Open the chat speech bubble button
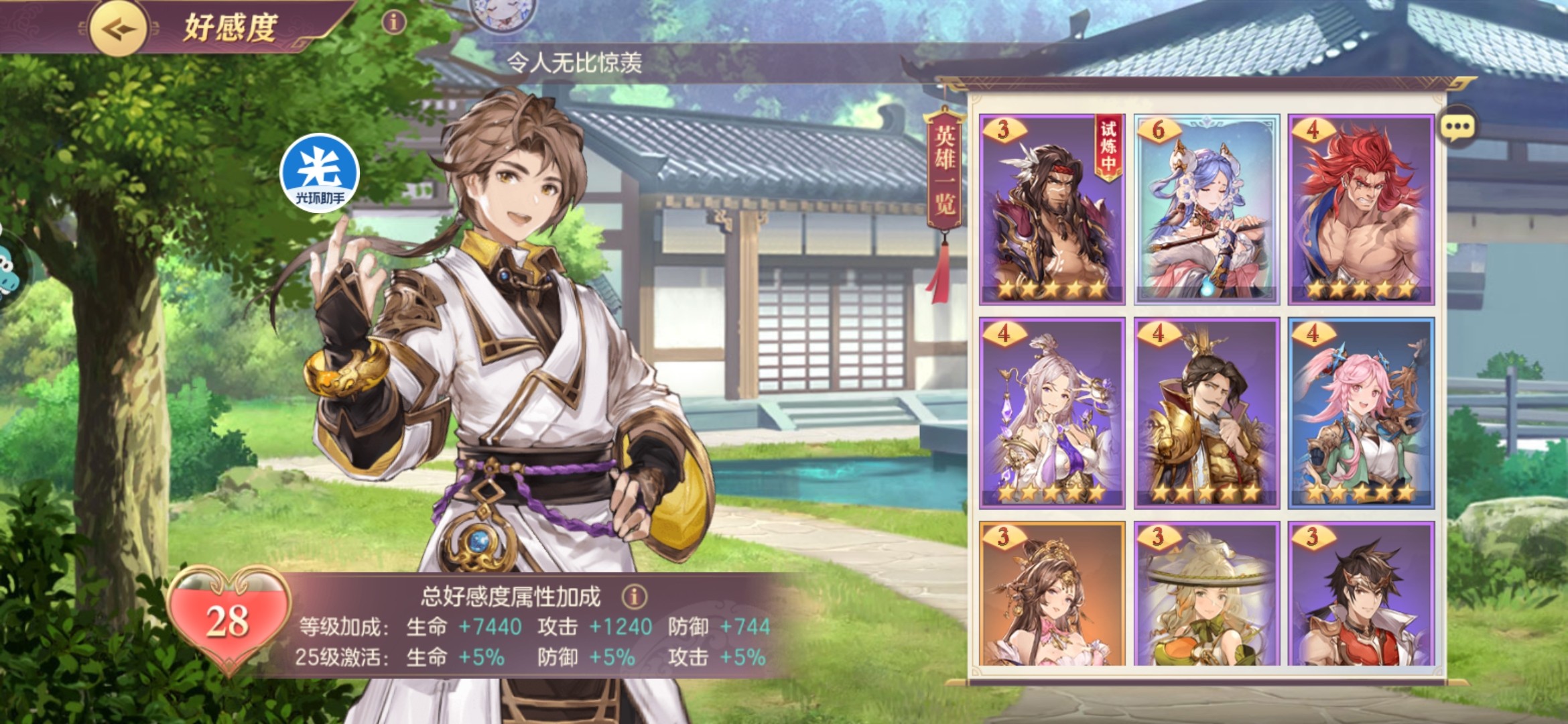The image size is (1568, 724). point(1457,127)
